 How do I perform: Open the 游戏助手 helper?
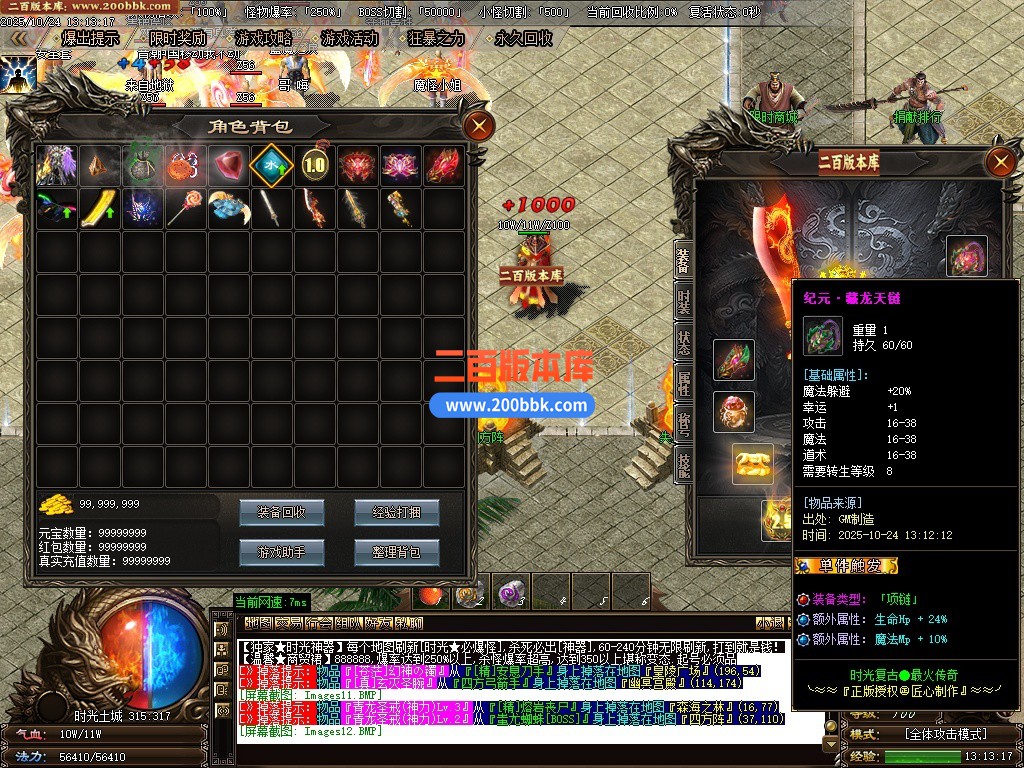coord(282,551)
